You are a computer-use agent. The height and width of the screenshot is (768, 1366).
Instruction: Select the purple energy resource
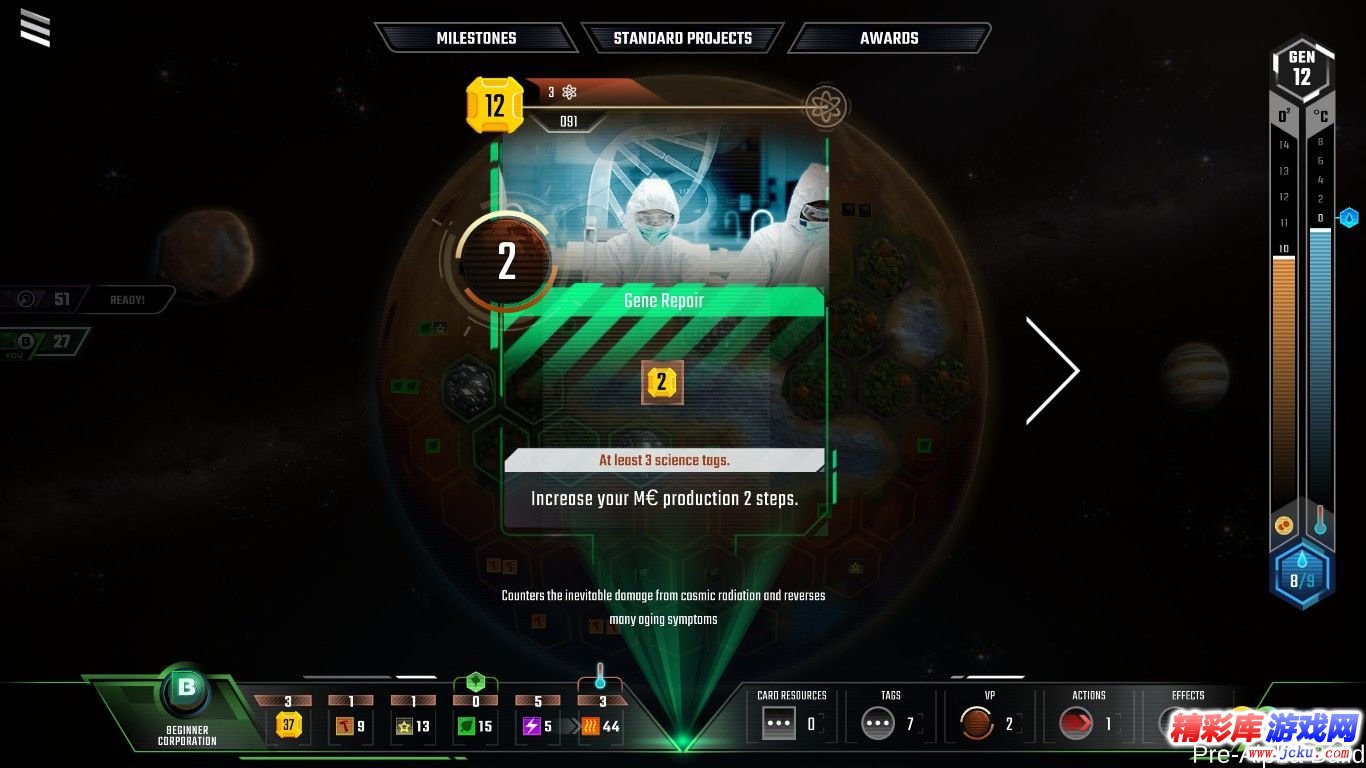[x=538, y=725]
